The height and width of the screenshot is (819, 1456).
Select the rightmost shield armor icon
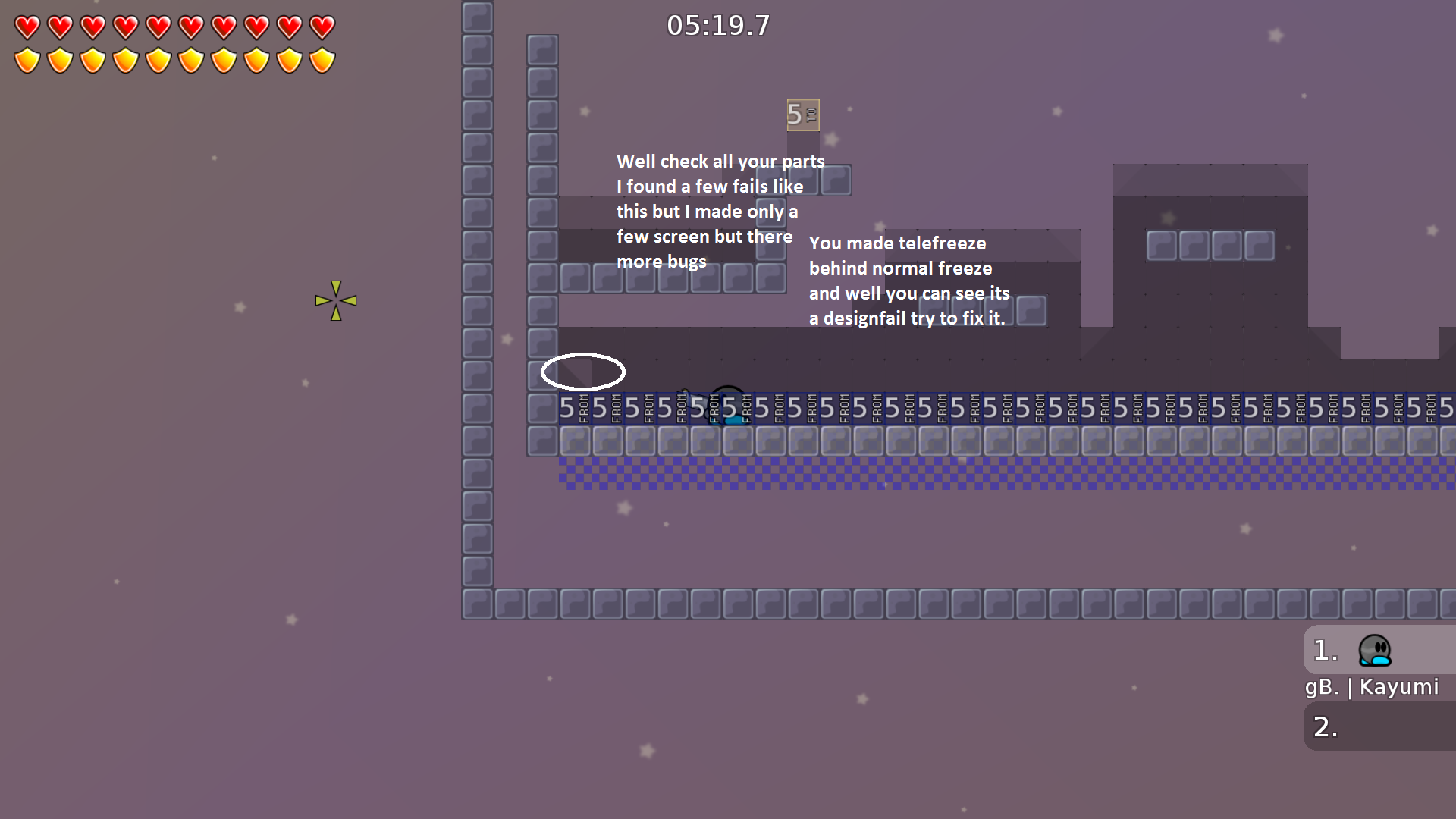322,60
